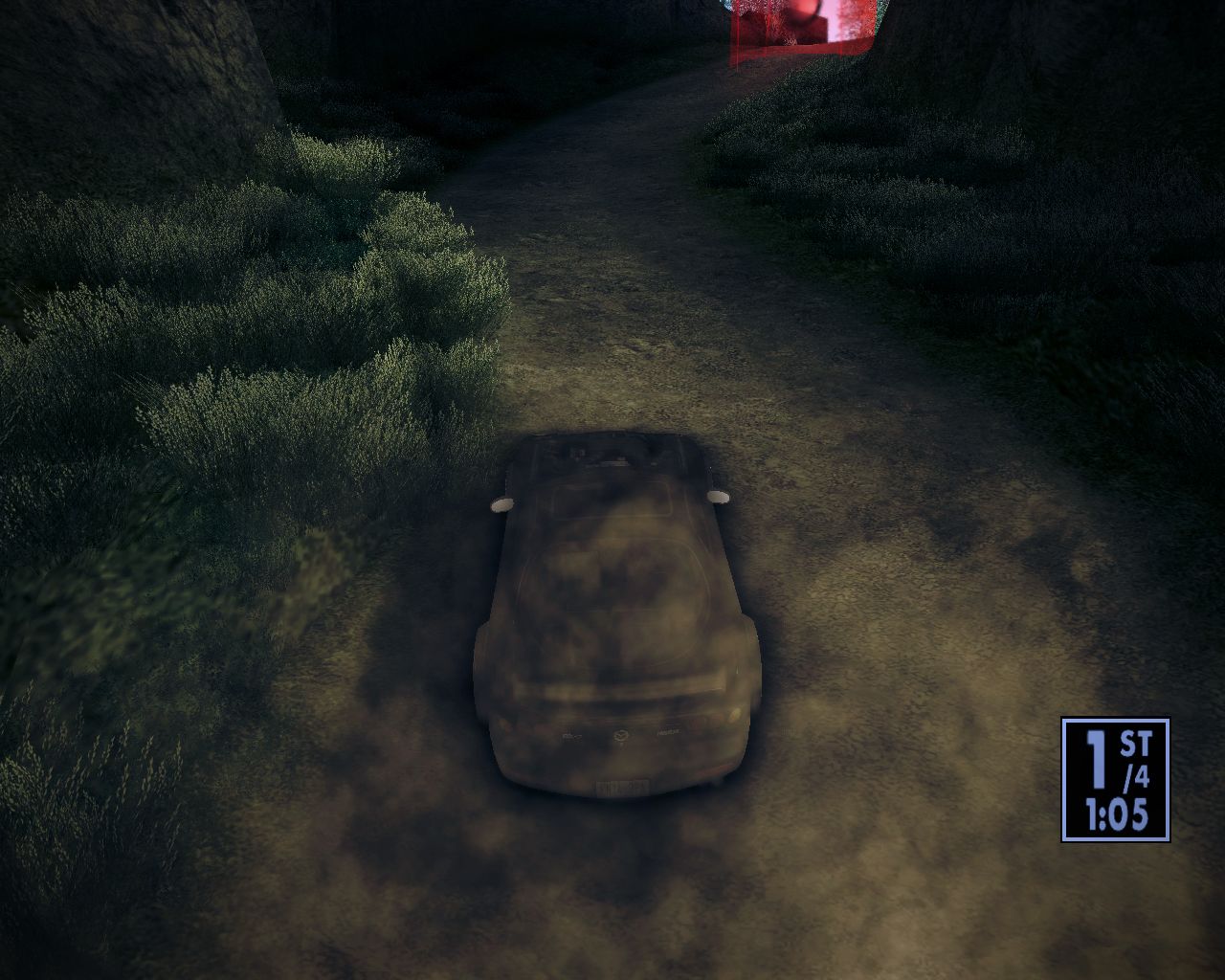Expand the race stats HUD box
The height and width of the screenshot is (980, 1225).
coord(1117,780)
